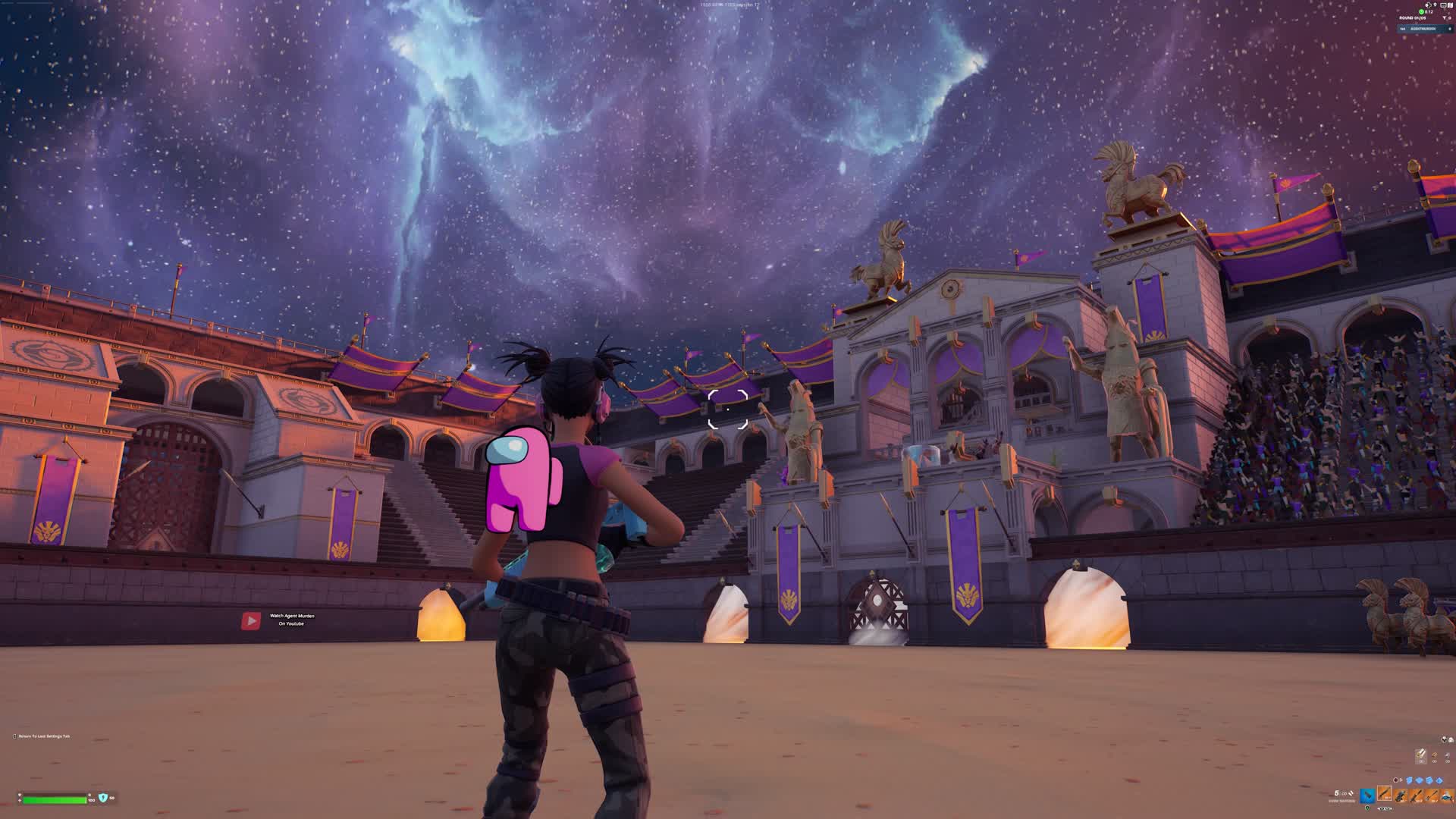
Task: Choose the fish item in the hotbar
Action: point(1447,795)
